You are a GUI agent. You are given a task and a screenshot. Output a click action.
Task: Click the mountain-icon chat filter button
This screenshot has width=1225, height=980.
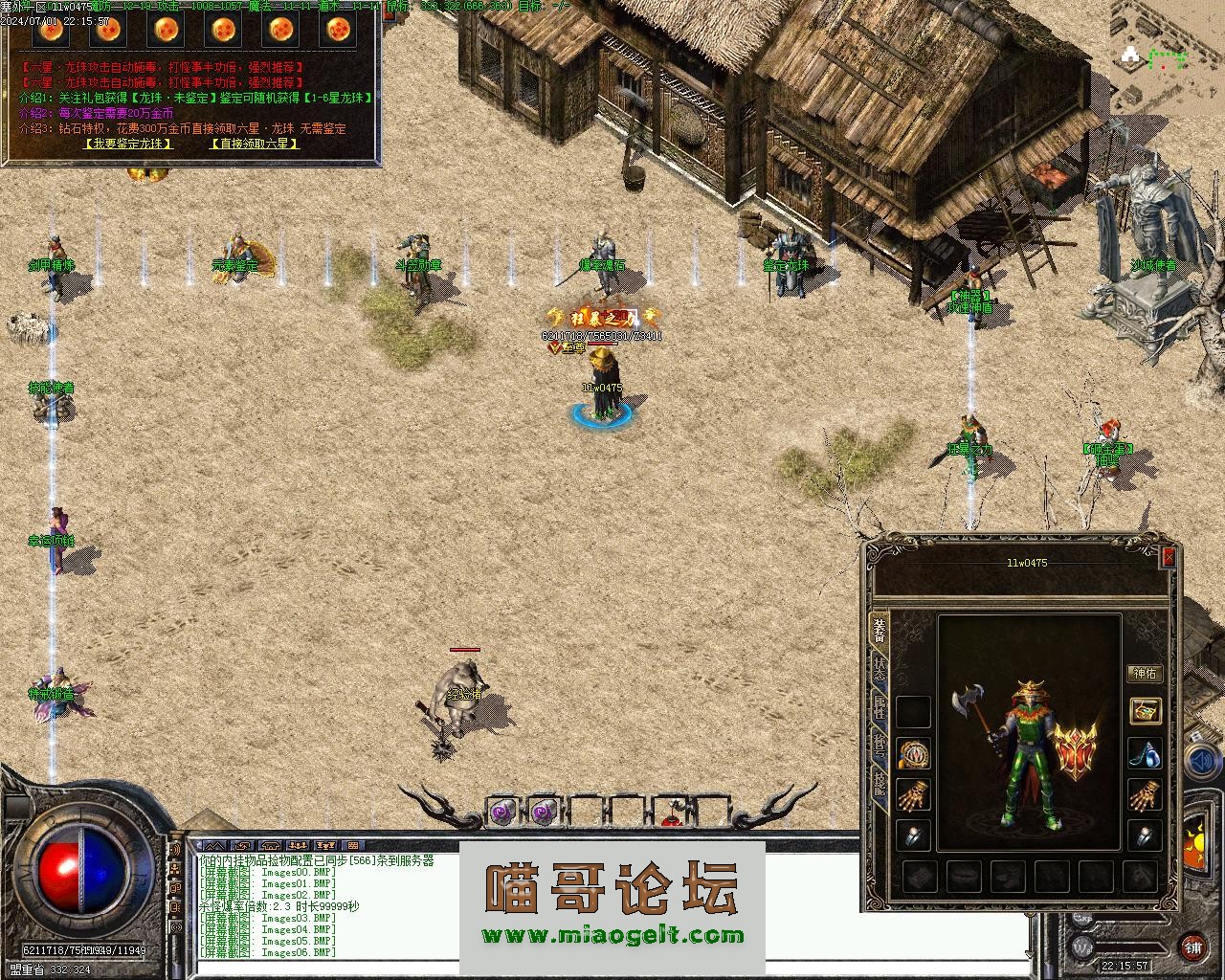coord(215,846)
